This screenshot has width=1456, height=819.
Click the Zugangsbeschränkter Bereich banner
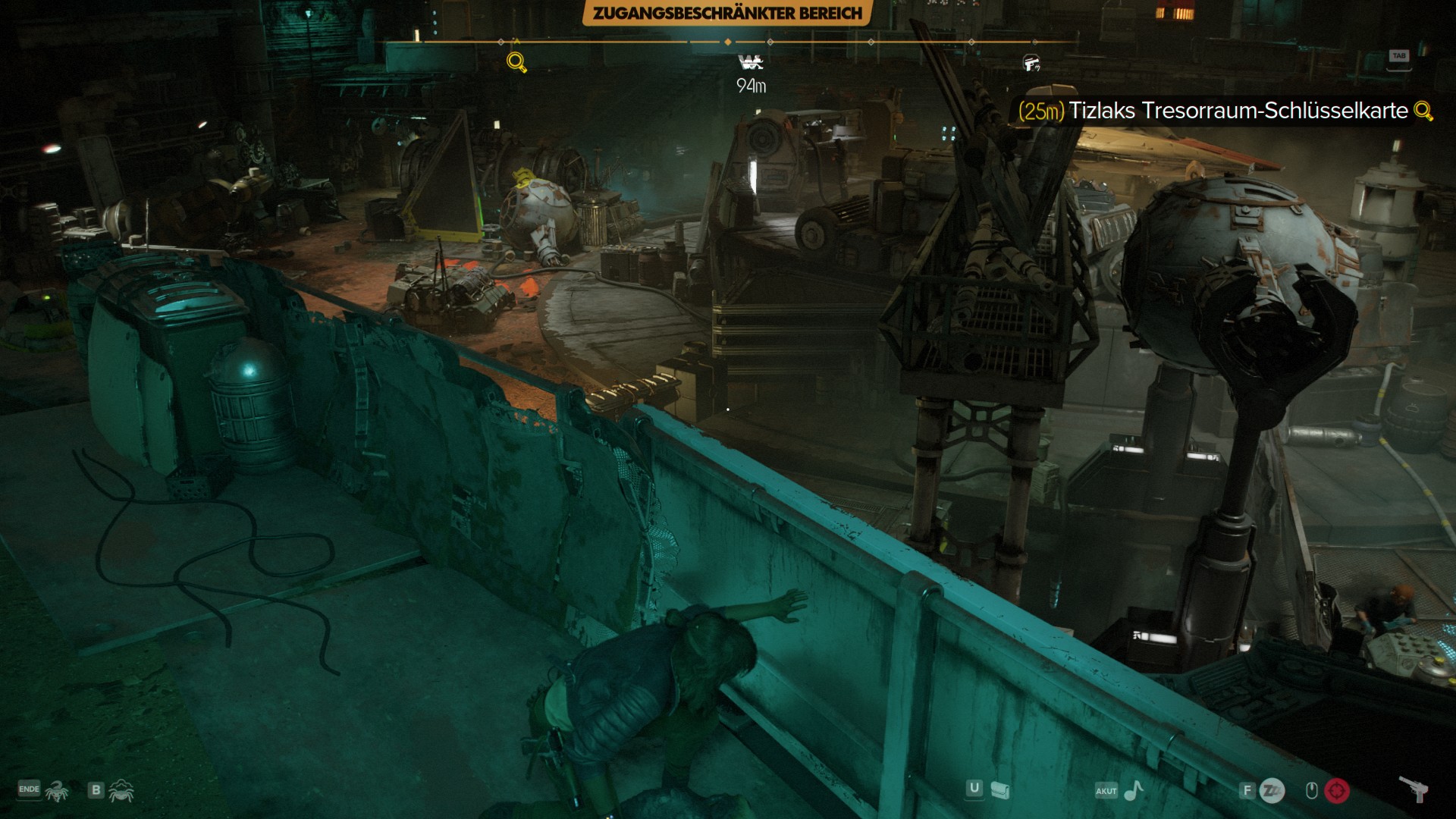[726, 13]
